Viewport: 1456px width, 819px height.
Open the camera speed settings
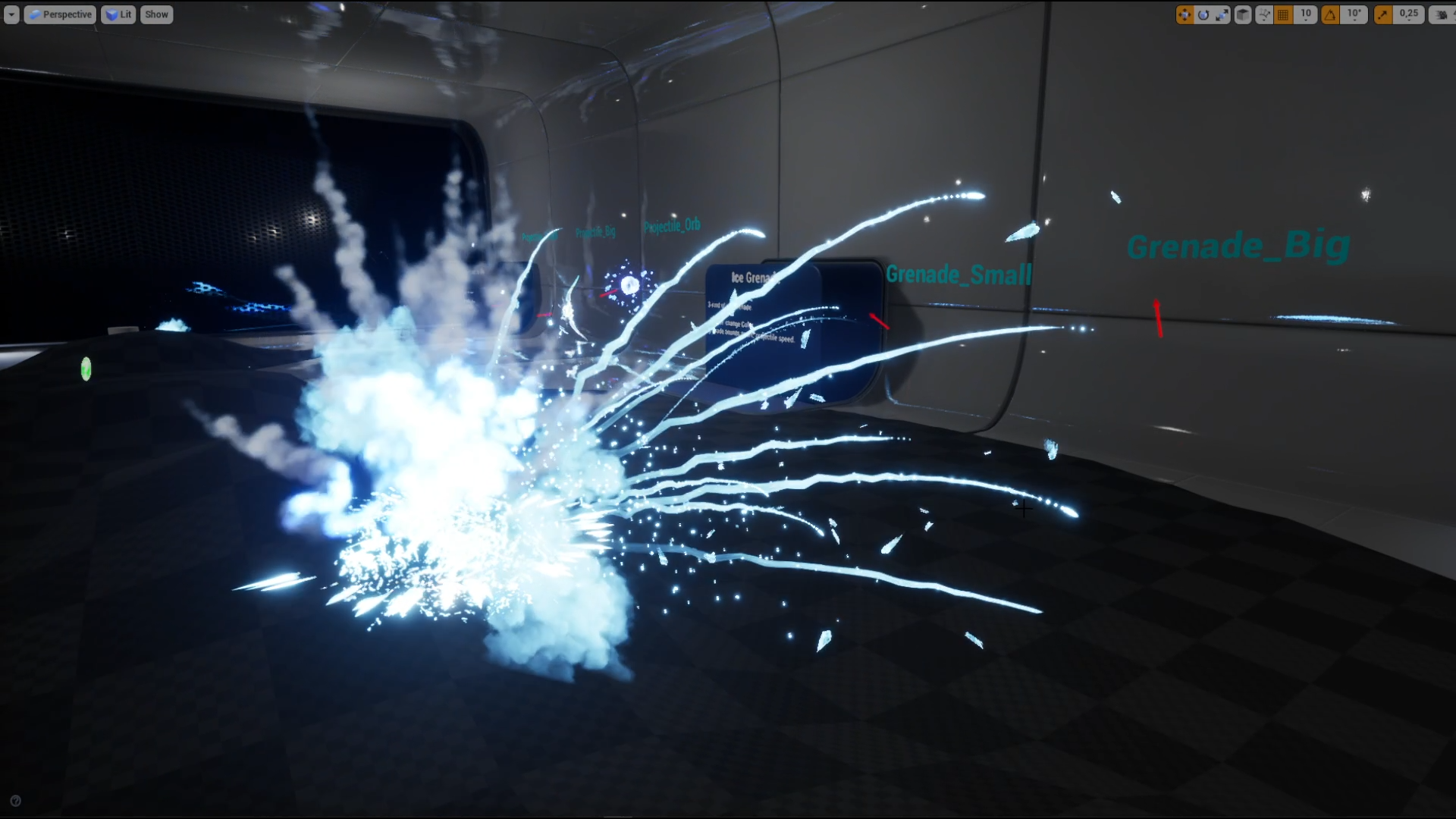click(x=1439, y=14)
